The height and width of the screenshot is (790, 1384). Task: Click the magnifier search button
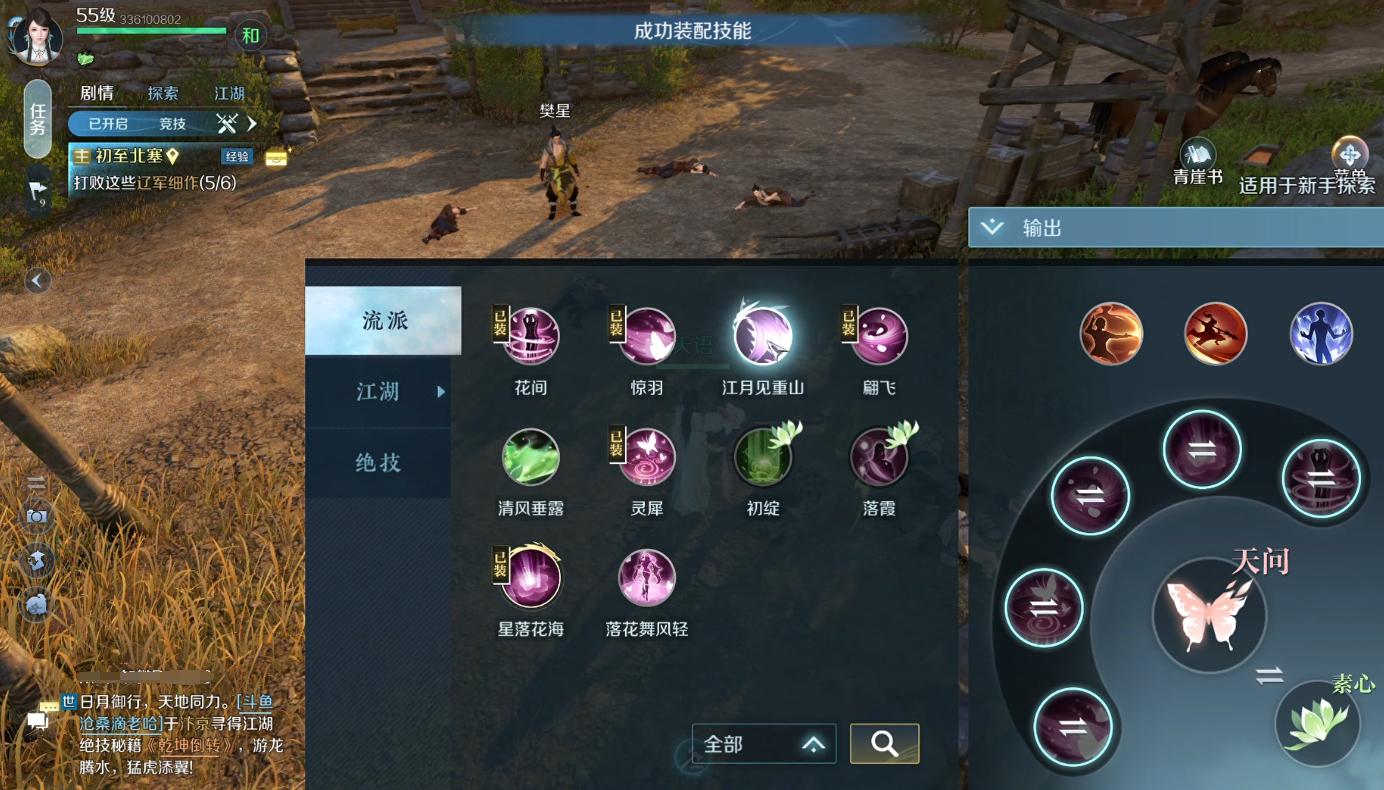[x=884, y=743]
